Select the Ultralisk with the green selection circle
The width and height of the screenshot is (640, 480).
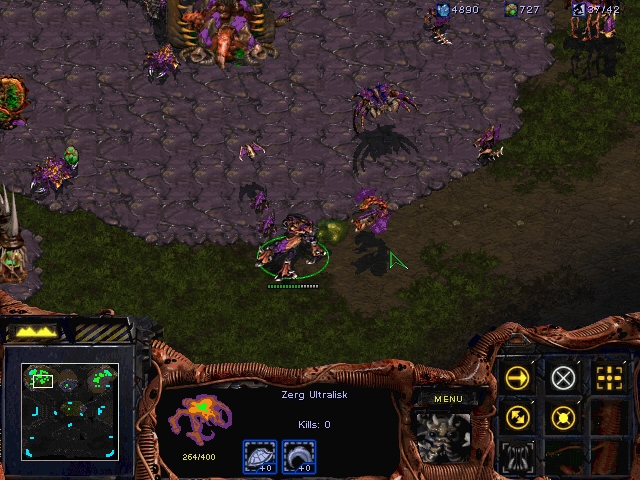pos(292,246)
